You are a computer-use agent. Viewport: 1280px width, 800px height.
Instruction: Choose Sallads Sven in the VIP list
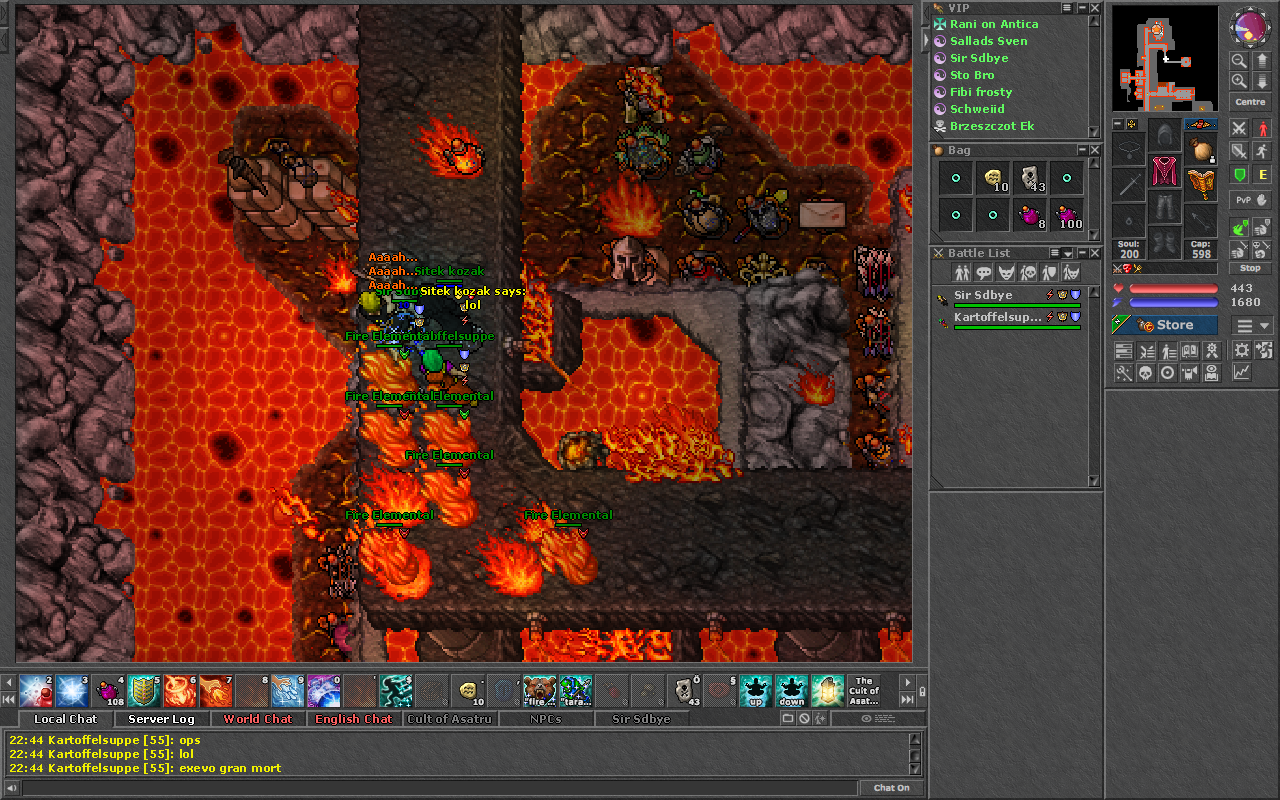click(x=988, y=41)
